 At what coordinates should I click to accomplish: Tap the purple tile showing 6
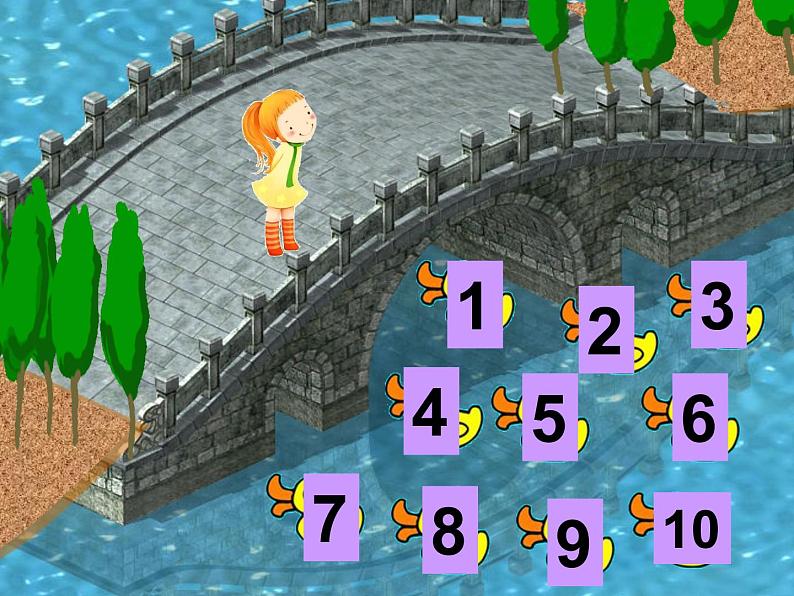pyautogui.click(x=699, y=417)
